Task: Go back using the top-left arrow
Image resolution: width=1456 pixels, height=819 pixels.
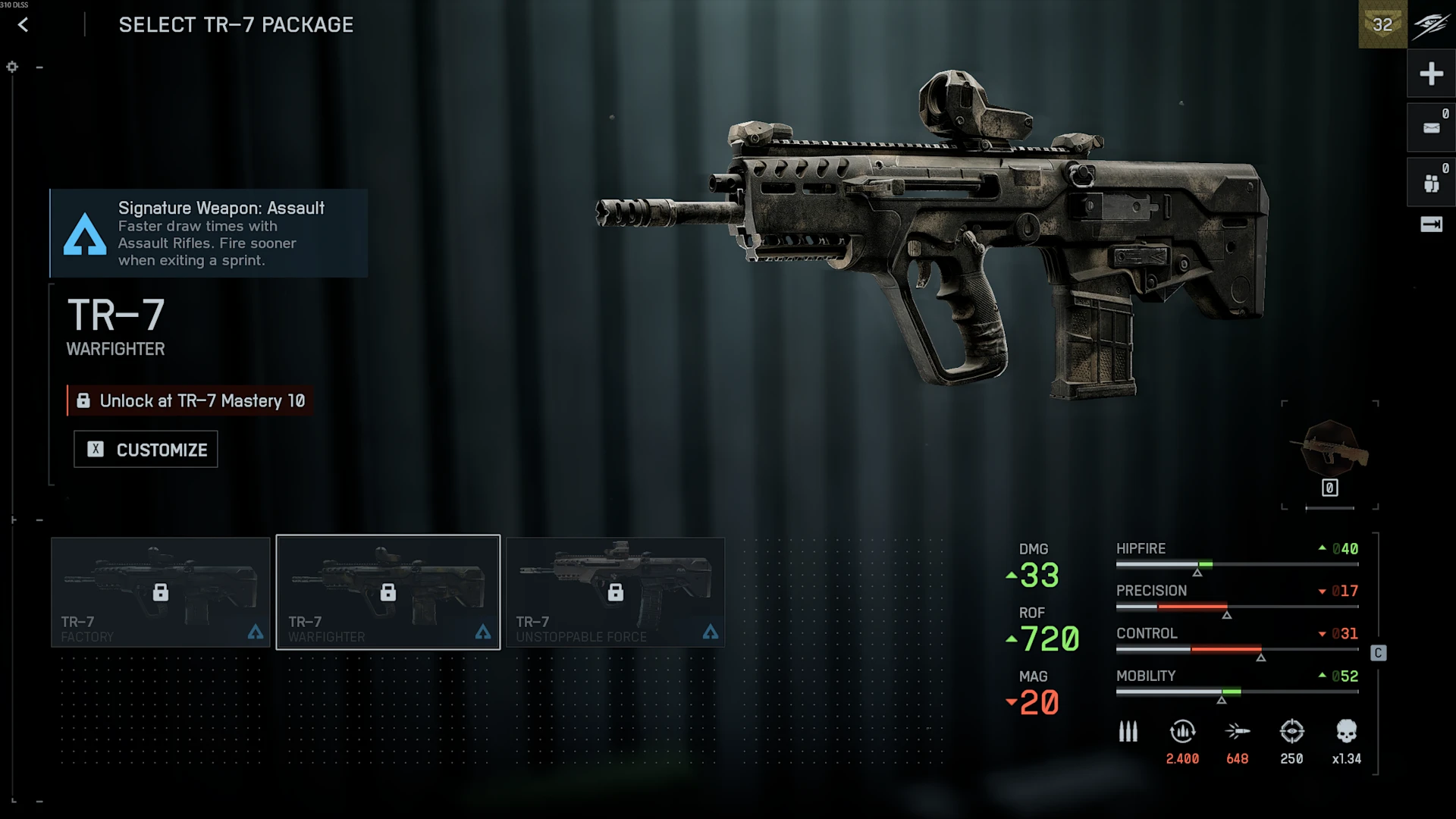Action: [x=24, y=25]
